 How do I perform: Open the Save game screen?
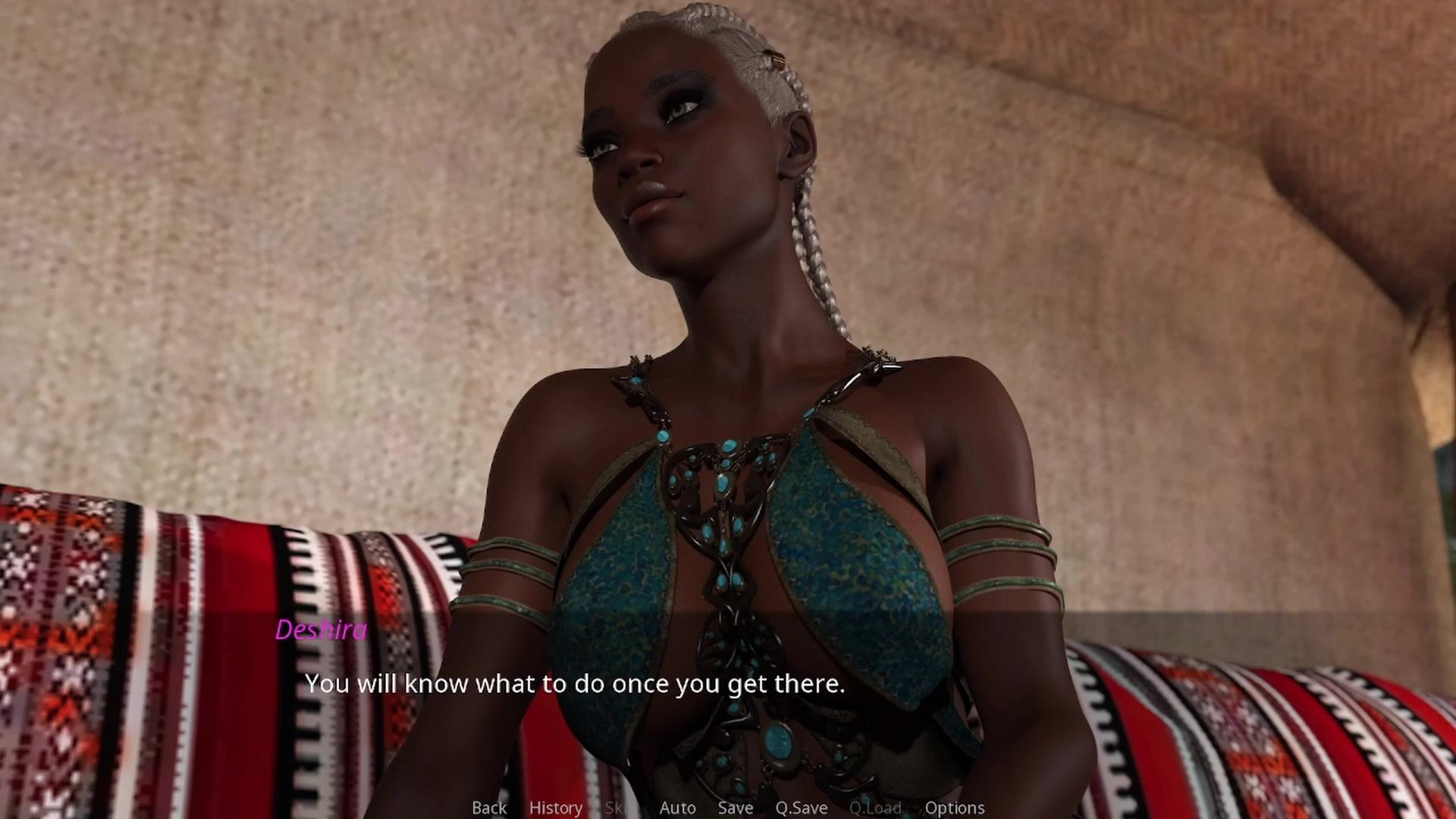pyautogui.click(x=735, y=808)
